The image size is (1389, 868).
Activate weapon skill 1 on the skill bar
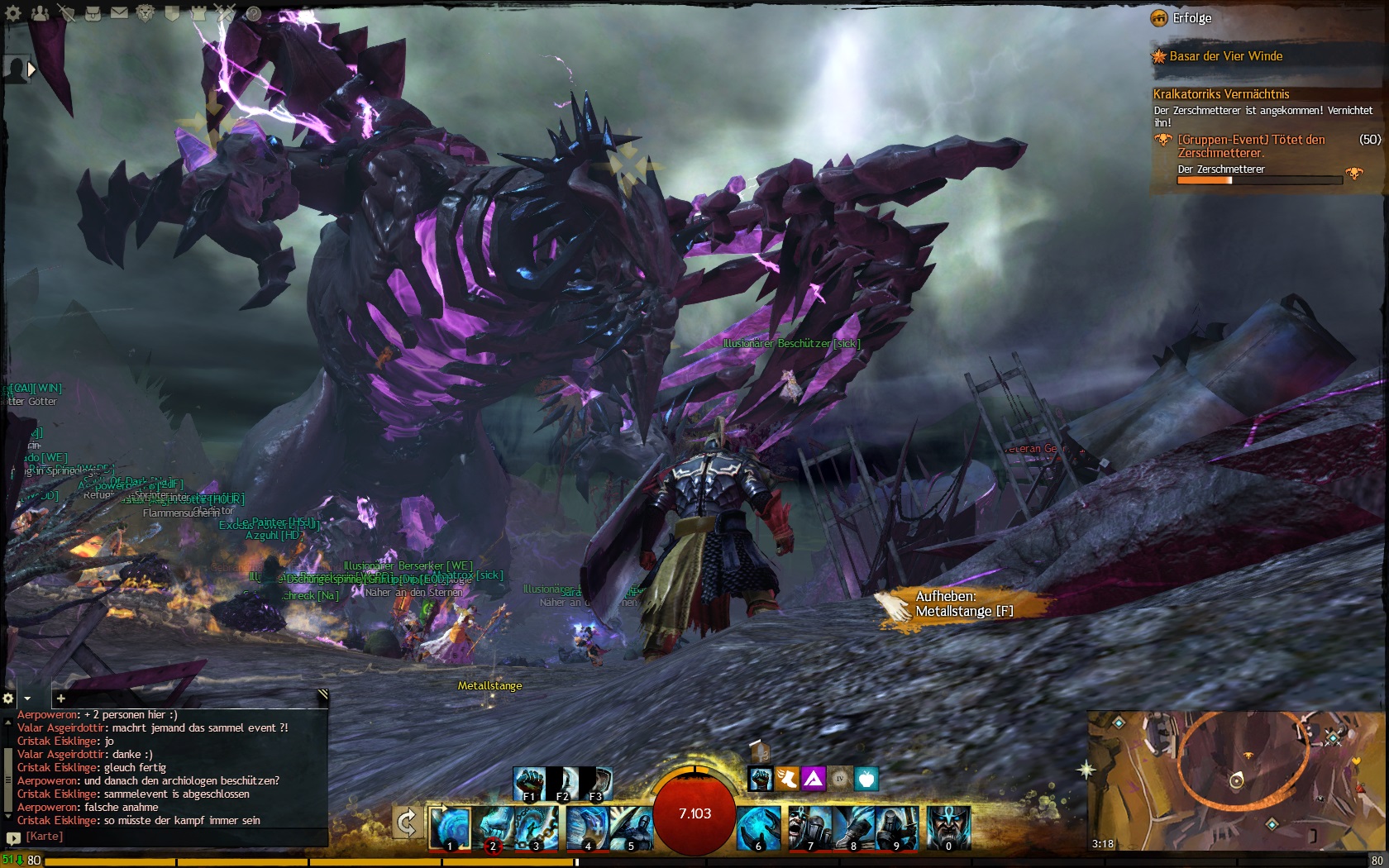point(450,827)
